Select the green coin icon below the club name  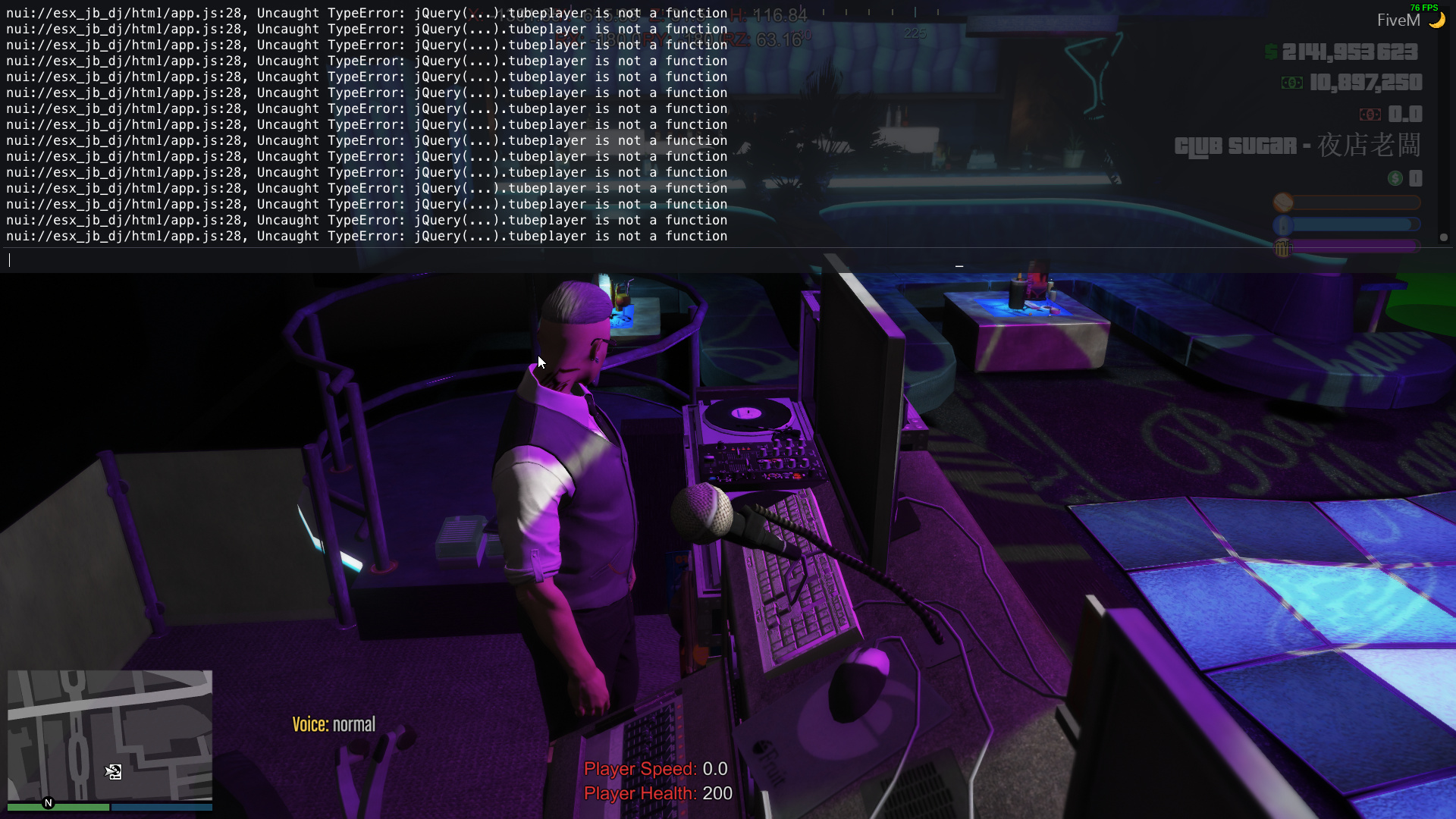click(x=1395, y=178)
